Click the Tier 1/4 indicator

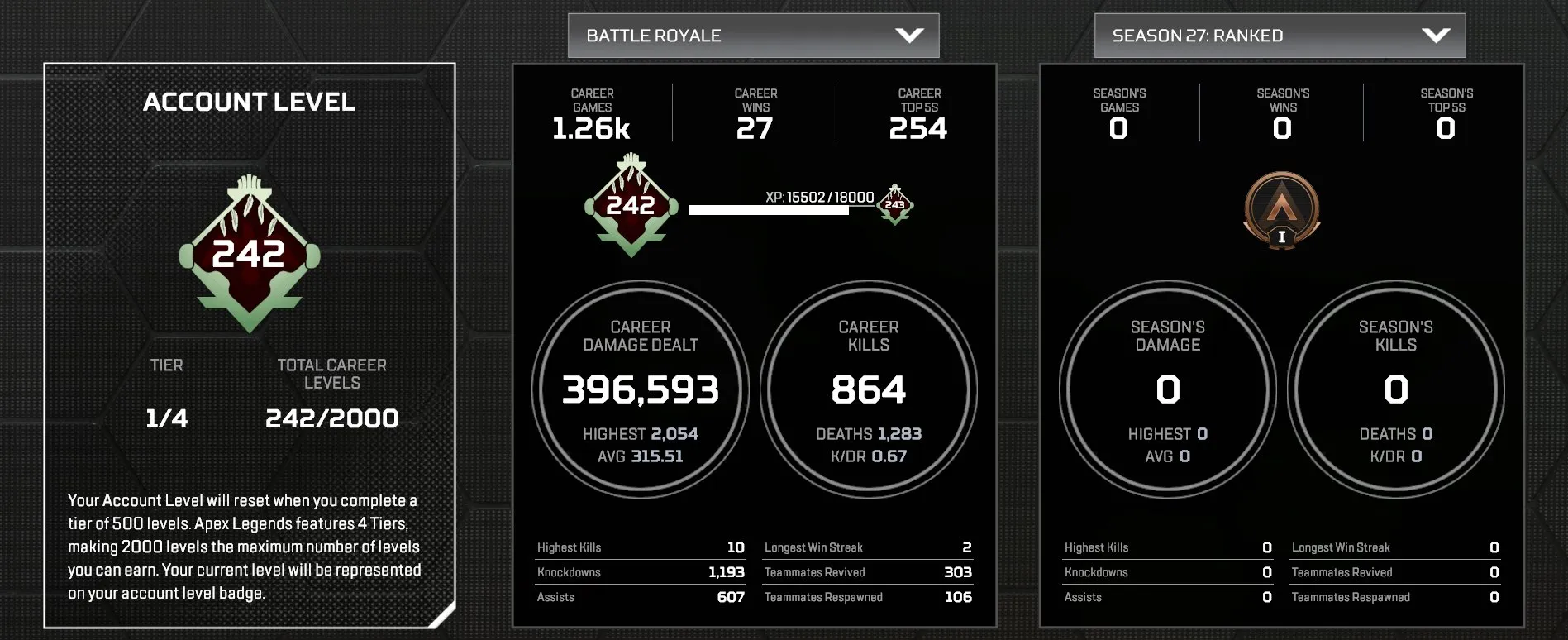pyautogui.click(x=164, y=418)
